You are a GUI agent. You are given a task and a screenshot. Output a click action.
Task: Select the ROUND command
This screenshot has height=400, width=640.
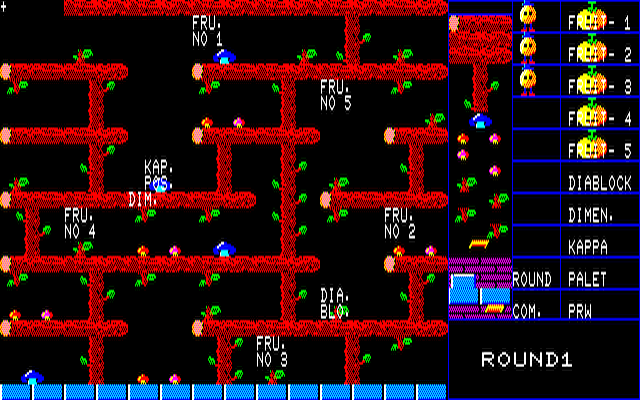tap(532, 278)
